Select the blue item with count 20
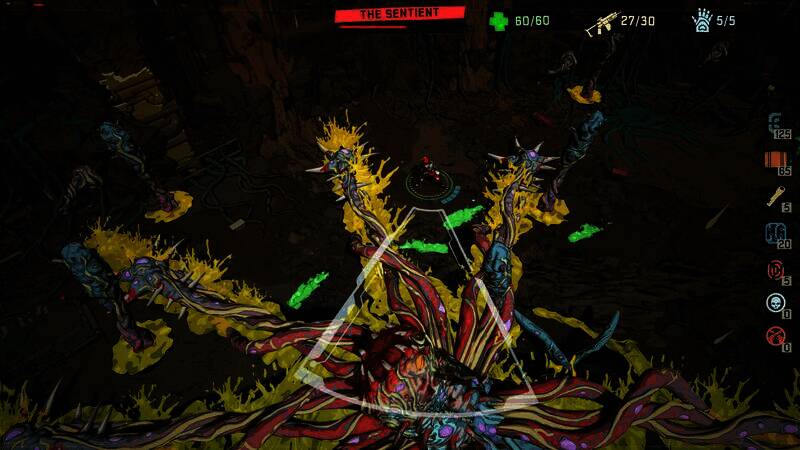The image size is (800, 450). 775,233
